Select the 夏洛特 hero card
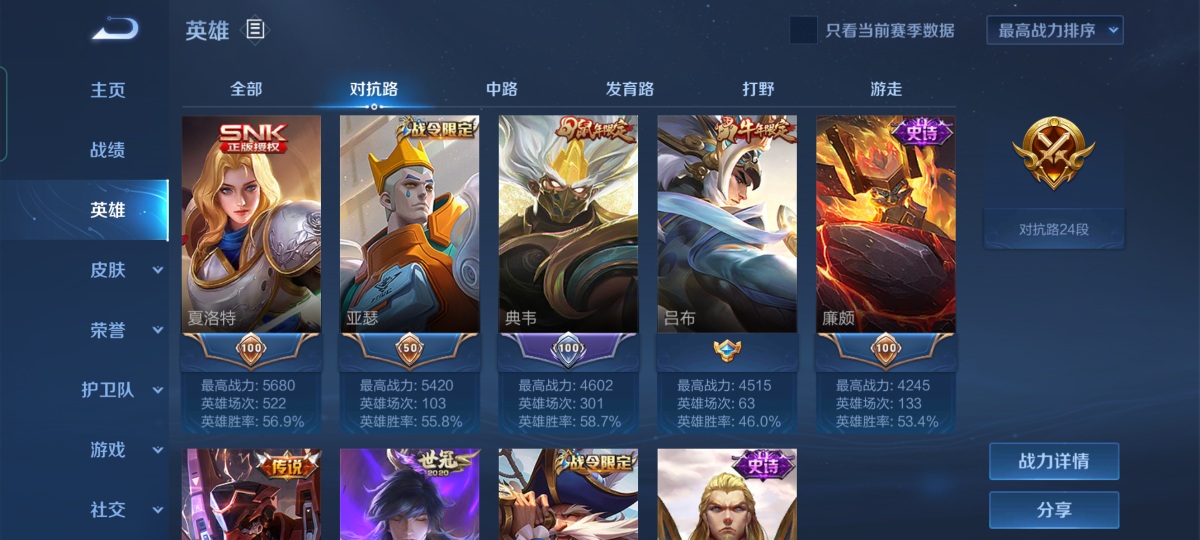The width and height of the screenshot is (1200, 540). [x=251, y=225]
